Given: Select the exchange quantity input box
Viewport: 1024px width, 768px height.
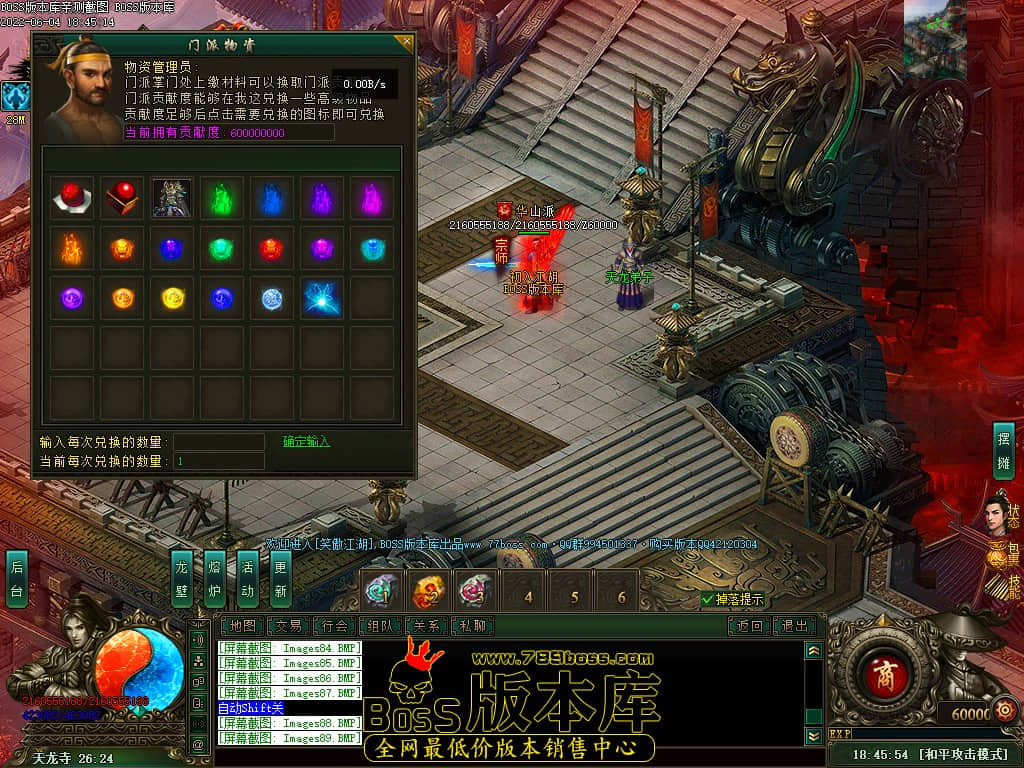Looking at the screenshot, I should [x=219, y=442].
